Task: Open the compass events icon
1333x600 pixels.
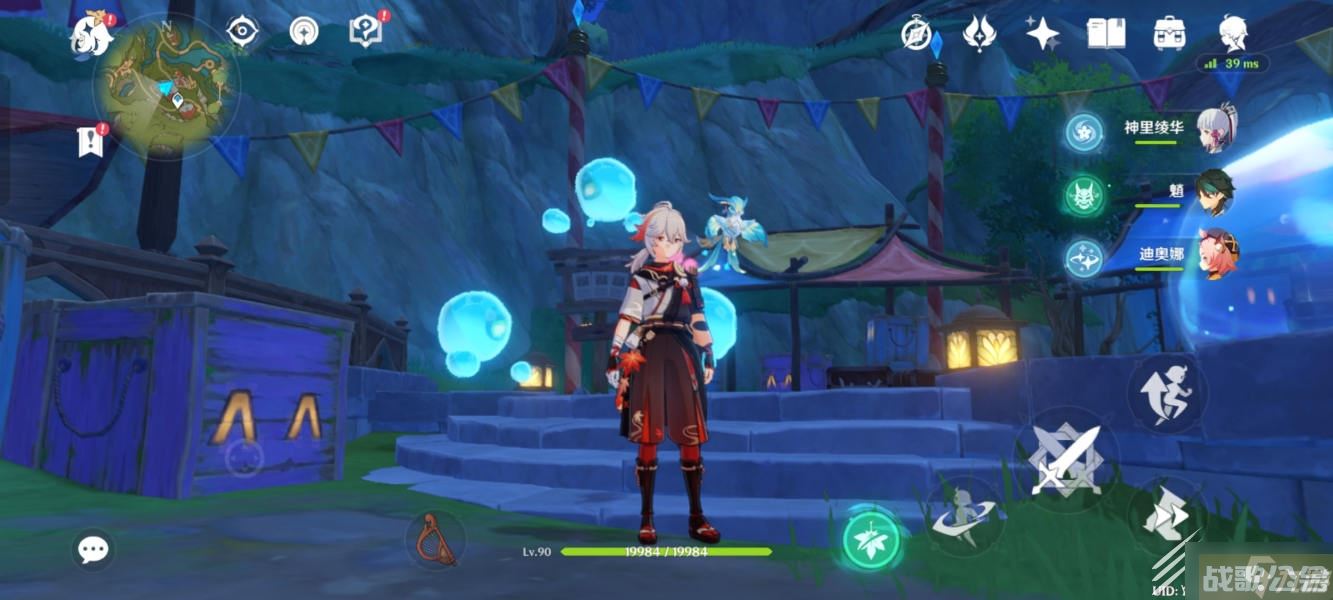Action: click(915, 33)
